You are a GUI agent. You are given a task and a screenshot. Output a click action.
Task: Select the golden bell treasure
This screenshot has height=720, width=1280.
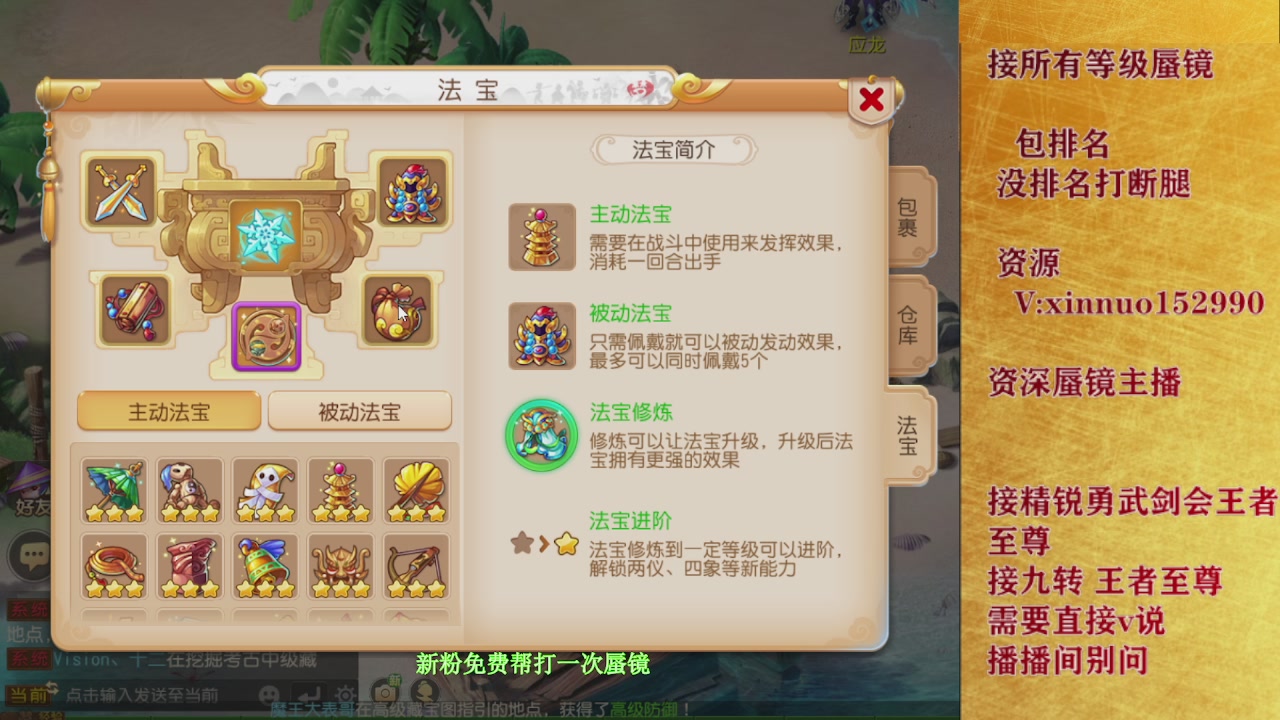click(x=265, y=565)
